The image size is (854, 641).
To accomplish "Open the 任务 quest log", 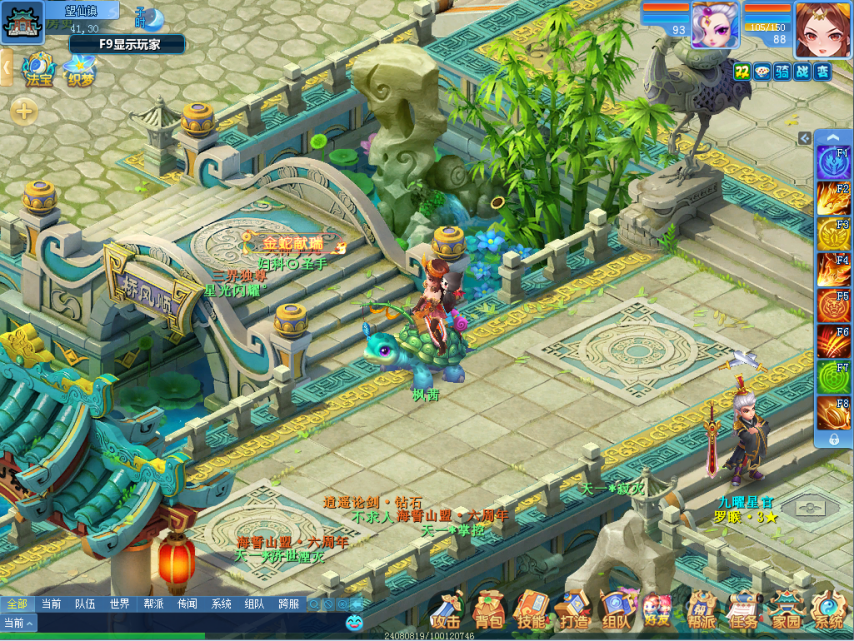I will [x=743, y=610].
